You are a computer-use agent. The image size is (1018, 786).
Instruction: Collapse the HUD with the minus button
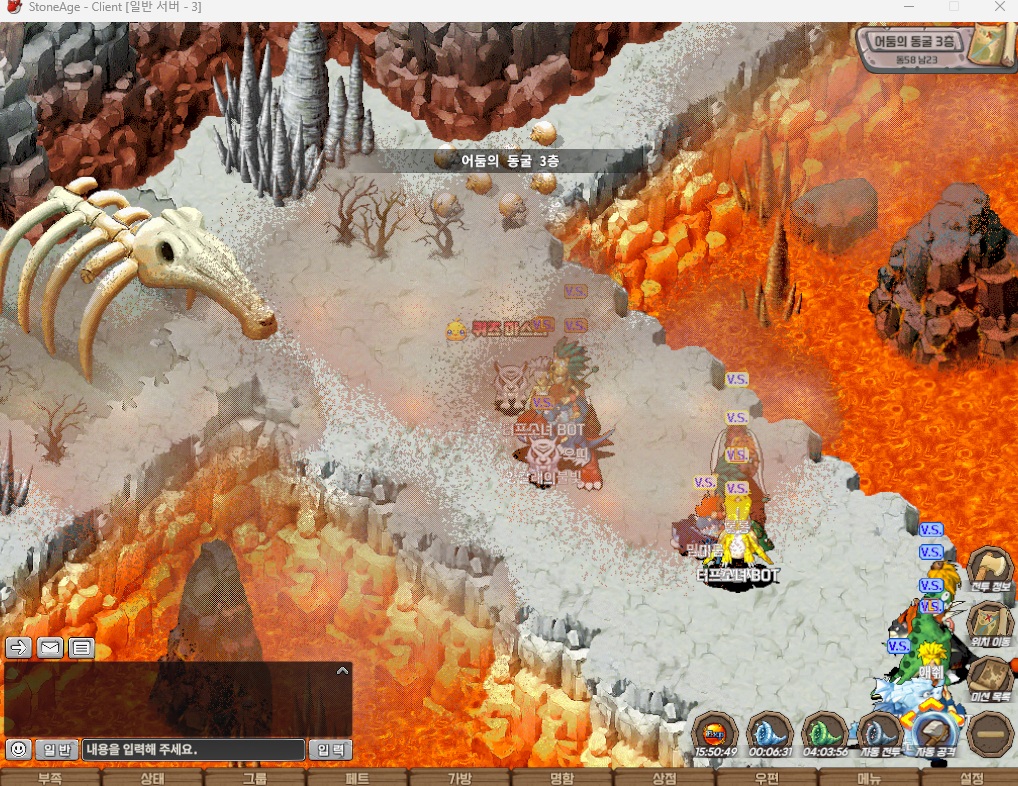(x=990, y=733)
